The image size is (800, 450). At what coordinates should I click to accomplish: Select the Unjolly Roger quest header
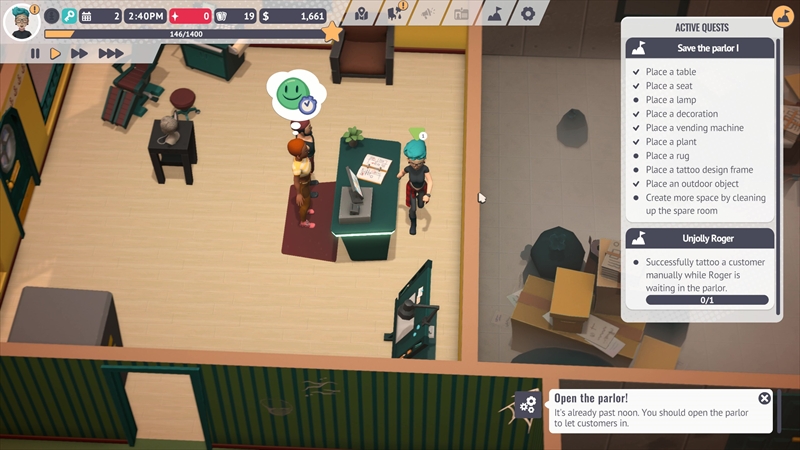tap(700, 238)
